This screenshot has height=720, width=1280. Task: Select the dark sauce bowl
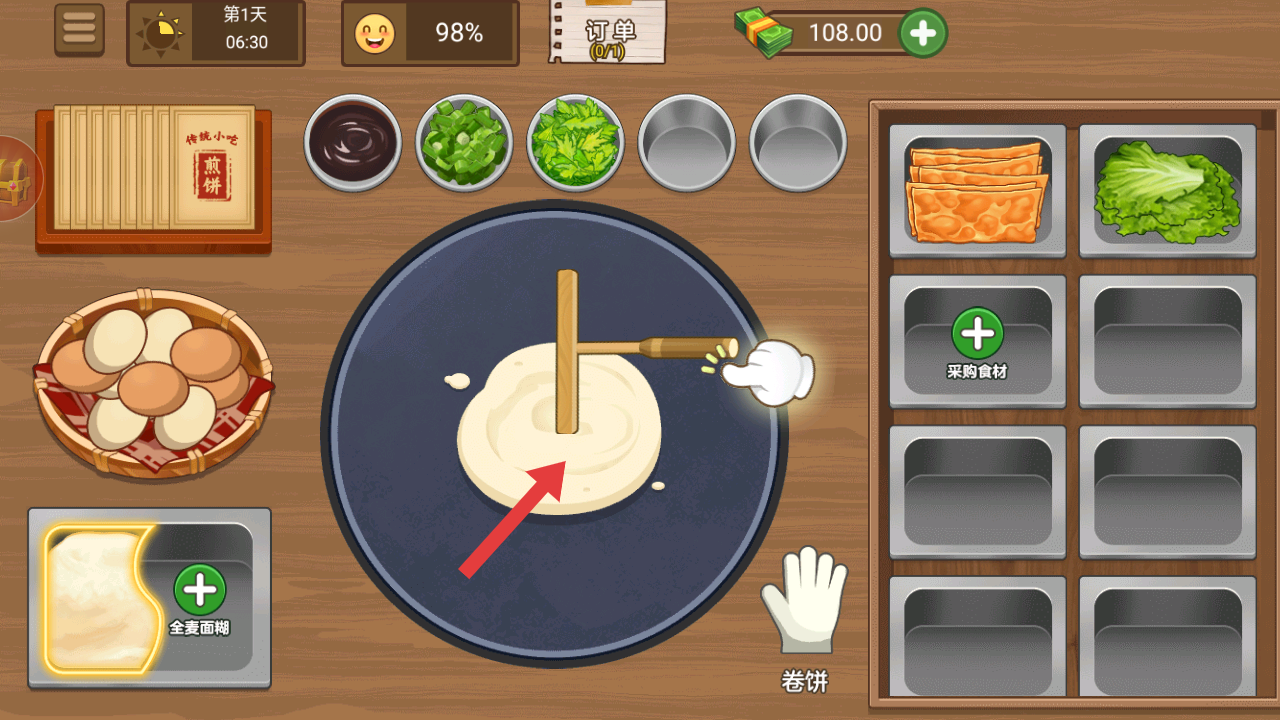click(x=352, y=143)
